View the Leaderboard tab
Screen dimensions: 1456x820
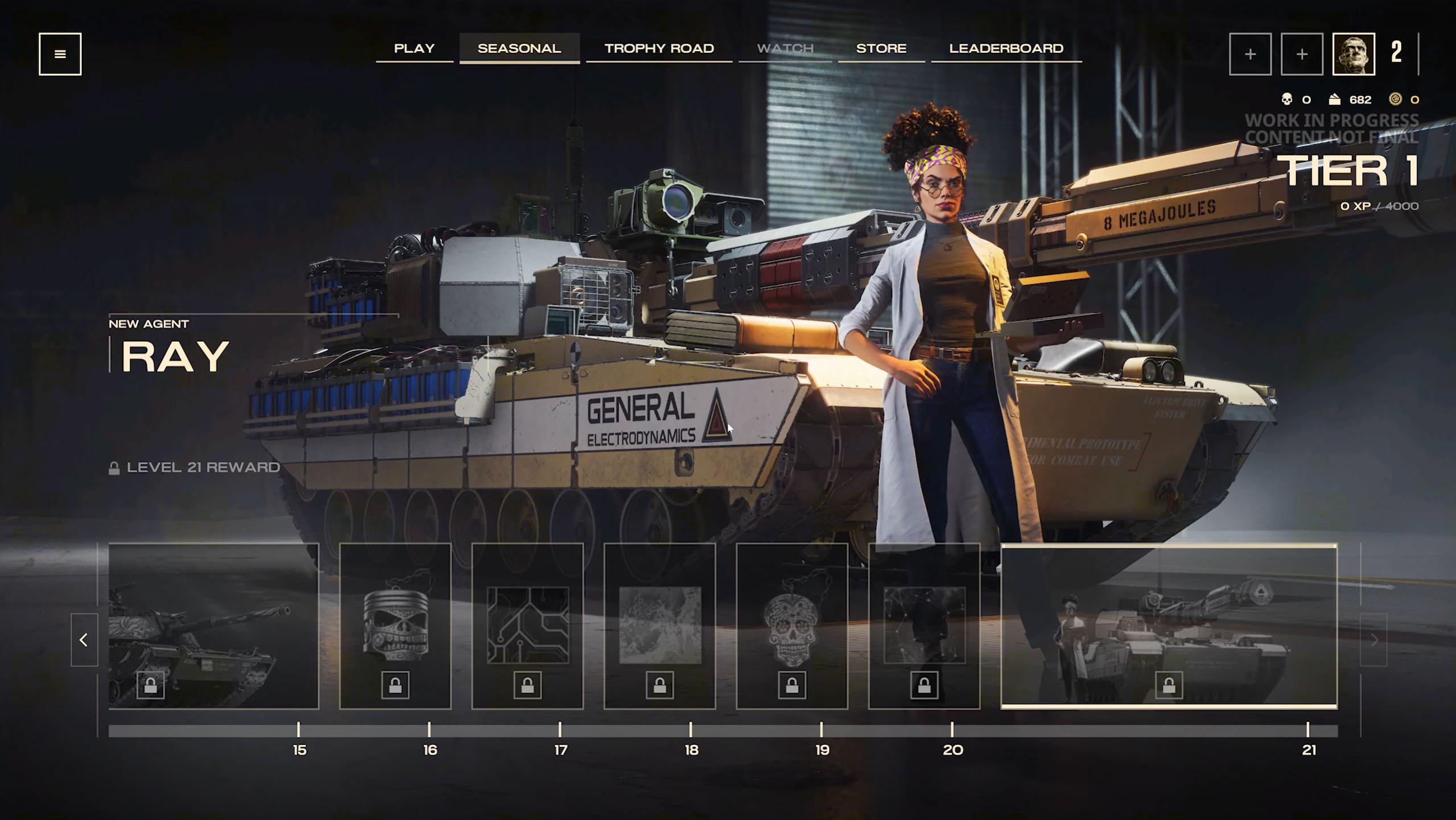point(1005,48)
